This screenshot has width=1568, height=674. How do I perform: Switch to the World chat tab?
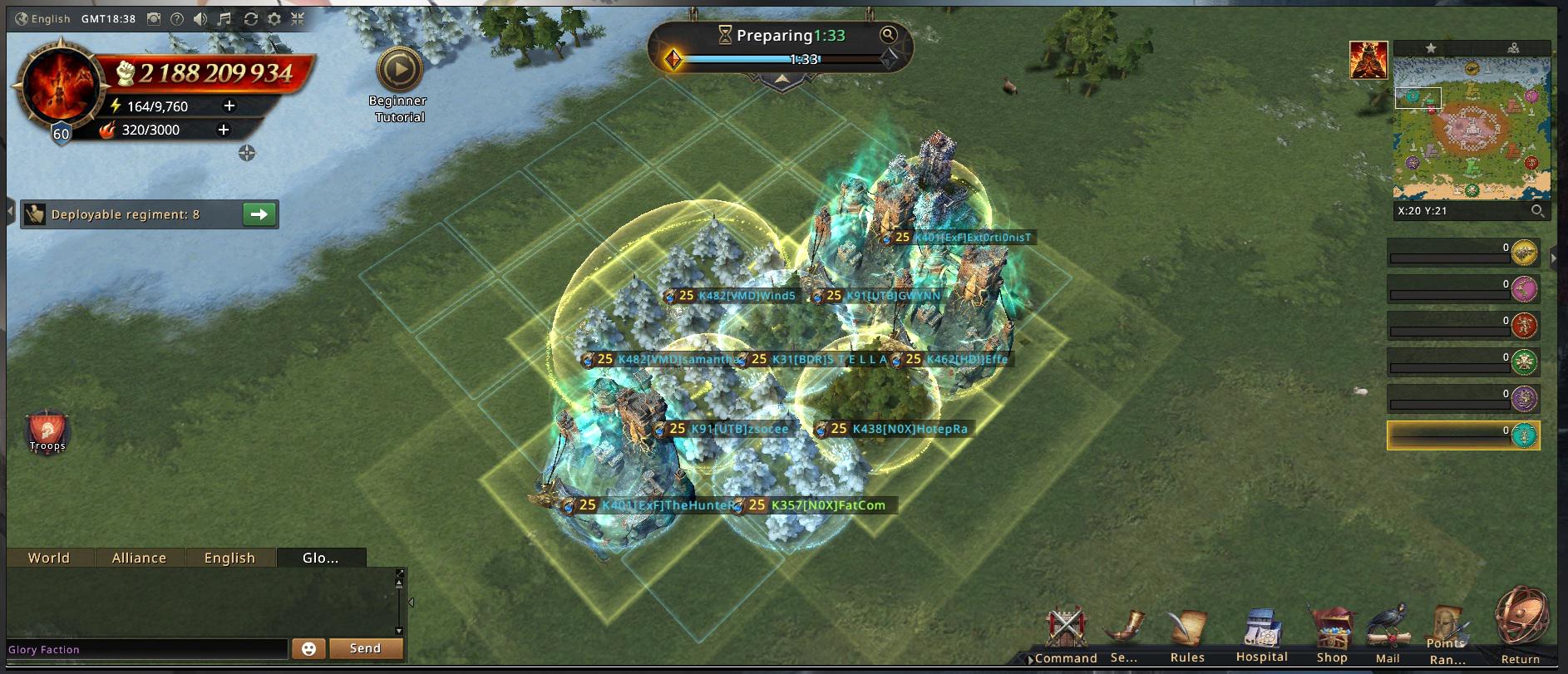pyautogui.click(x=49, y=558)
